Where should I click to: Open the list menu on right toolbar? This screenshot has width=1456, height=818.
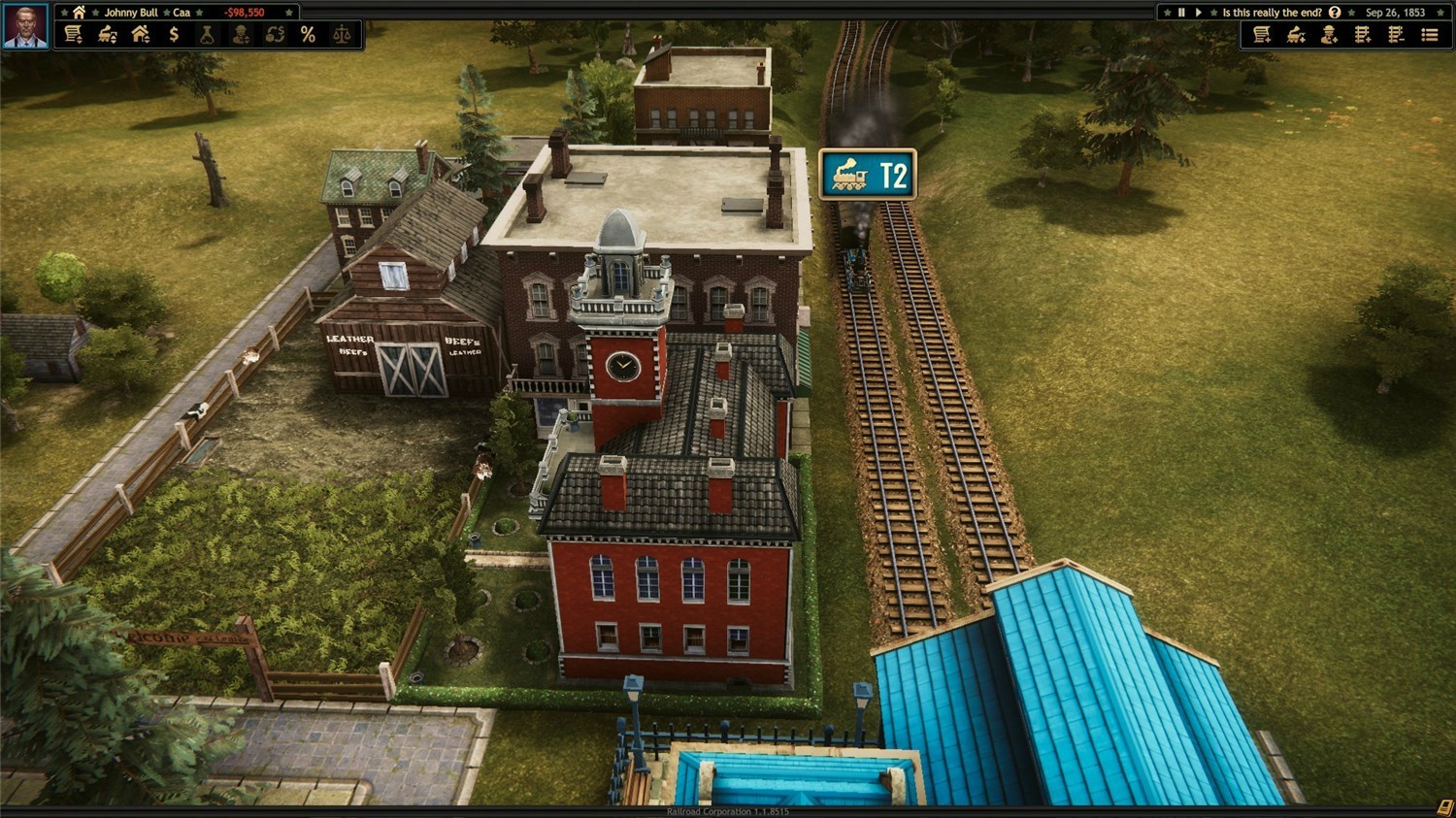[x=1430, y=35]
